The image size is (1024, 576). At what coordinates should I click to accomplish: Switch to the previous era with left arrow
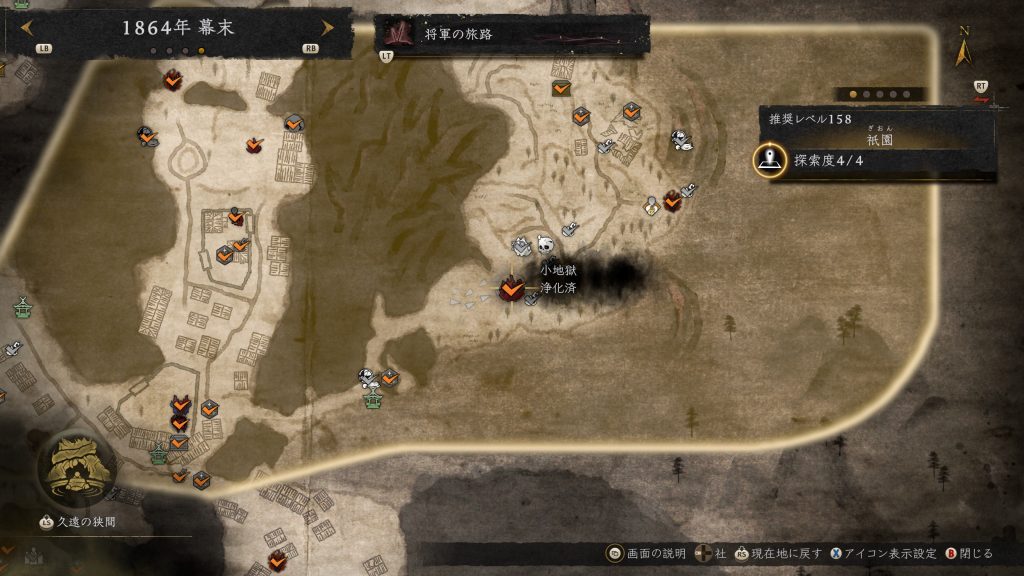pyautogui.click(x=25, y=27)
